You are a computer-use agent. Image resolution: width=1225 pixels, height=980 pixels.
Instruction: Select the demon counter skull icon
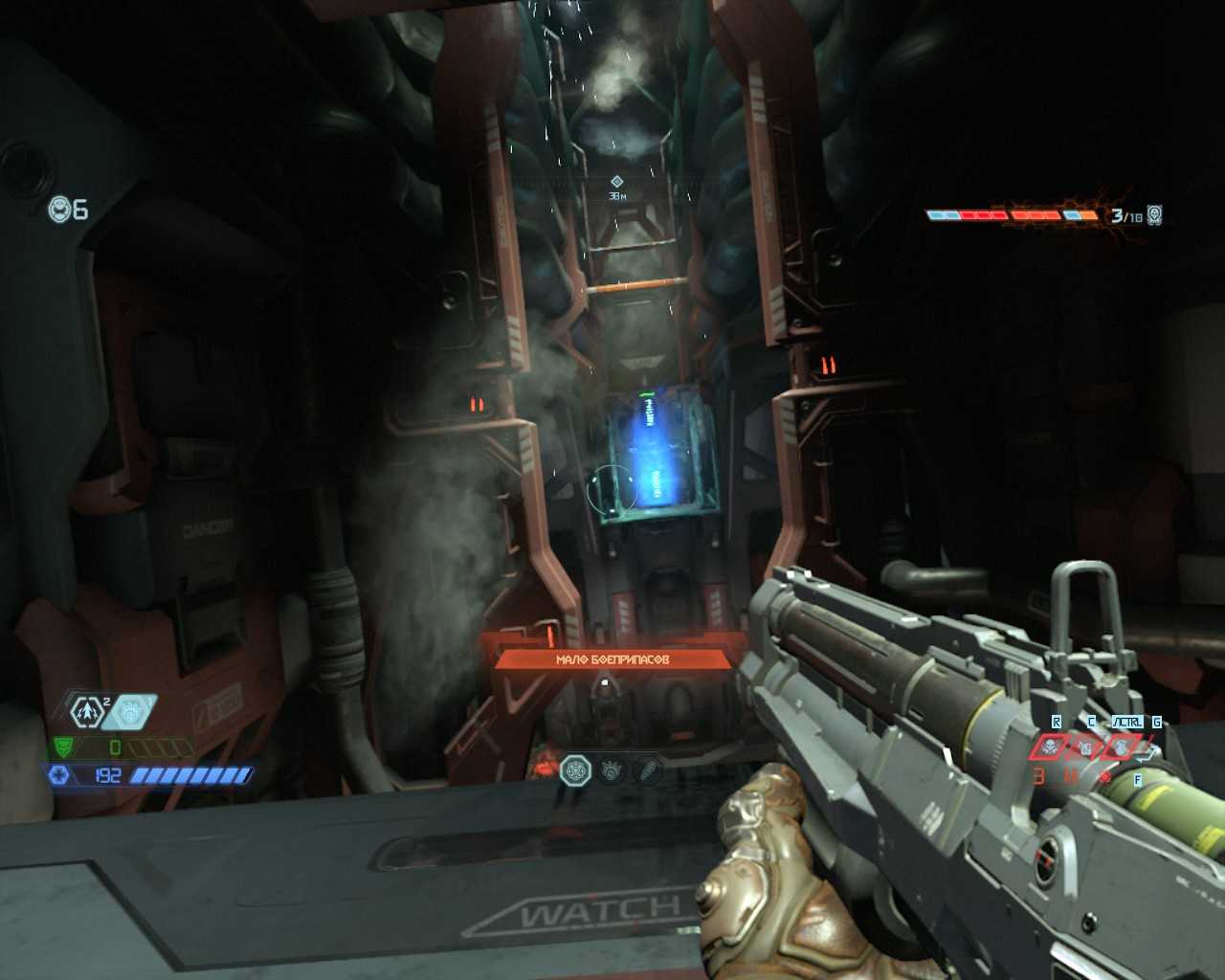(x=1154, y=215)
